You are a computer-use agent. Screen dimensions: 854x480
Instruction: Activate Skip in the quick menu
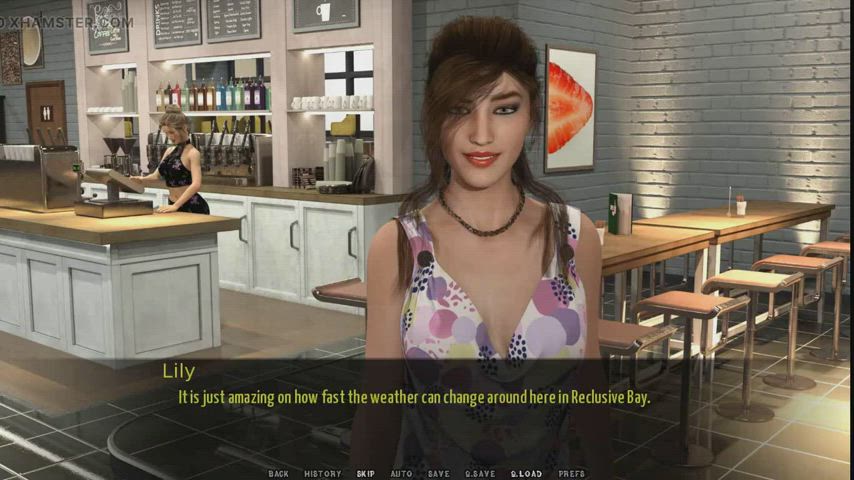click(365, 474)
